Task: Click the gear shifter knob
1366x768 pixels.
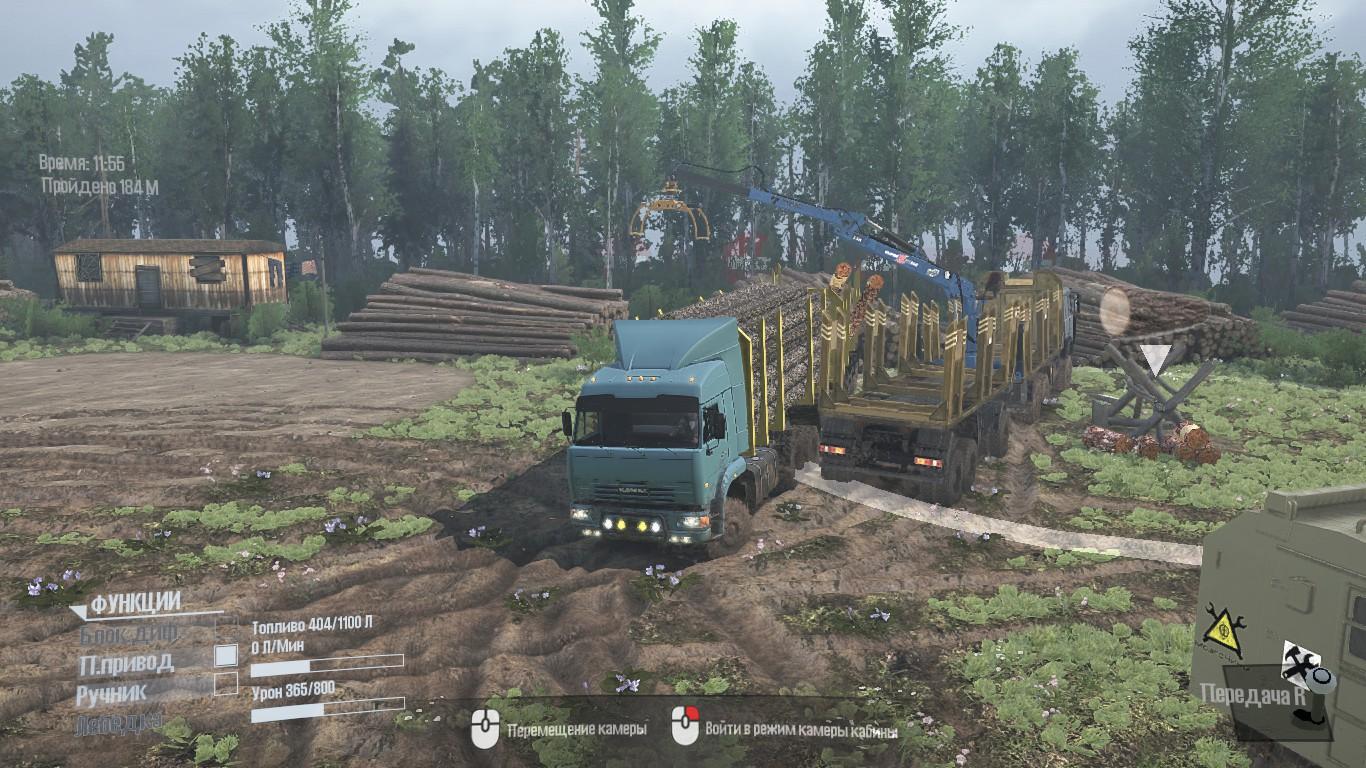Action: tap(1320, 680)
